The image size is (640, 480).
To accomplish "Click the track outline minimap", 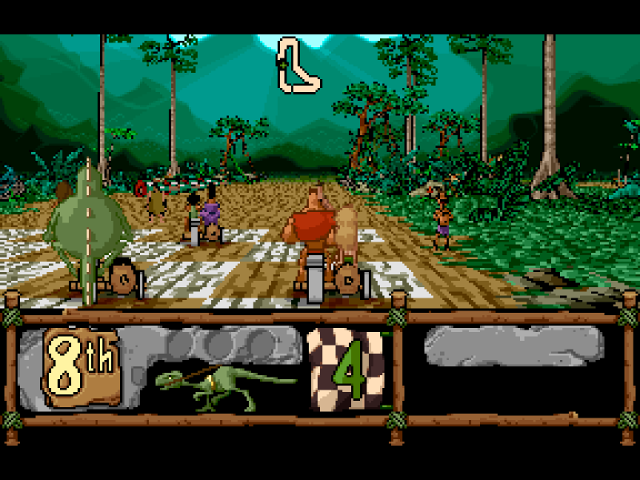I will point(299,67).
